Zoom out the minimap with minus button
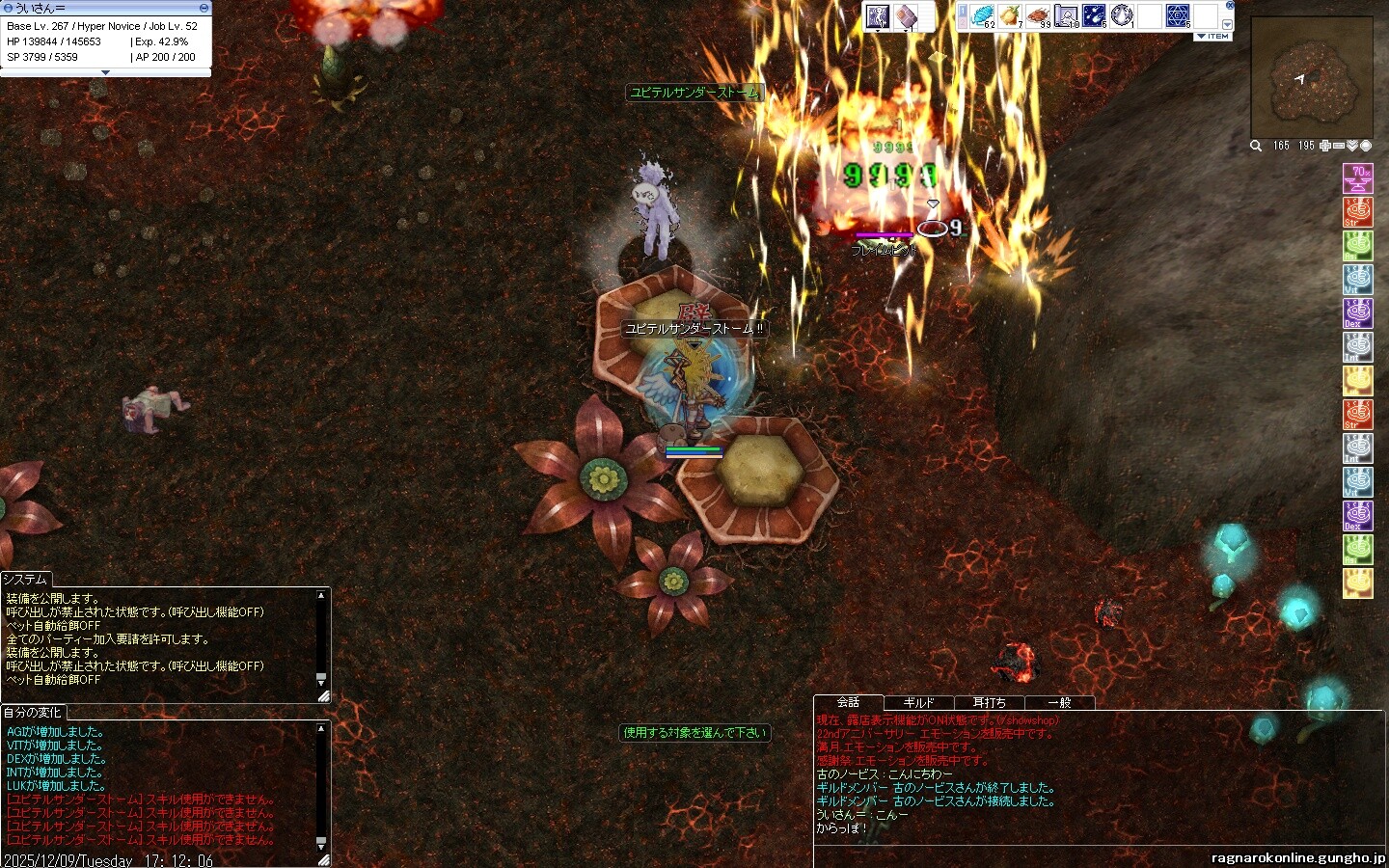 [1339, 146]
